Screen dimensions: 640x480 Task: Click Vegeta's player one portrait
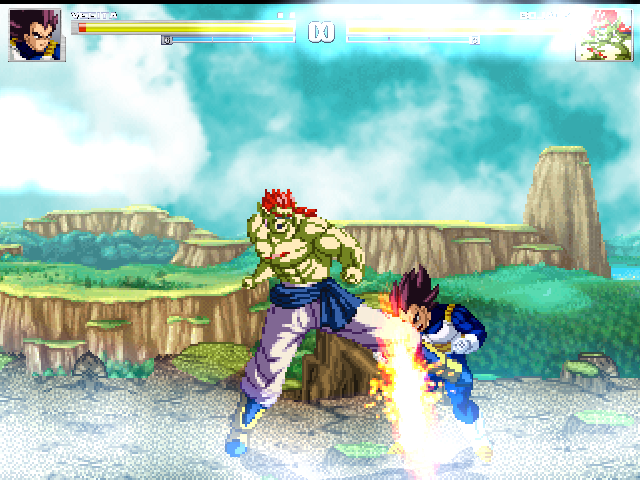click(x=37, y=36)
